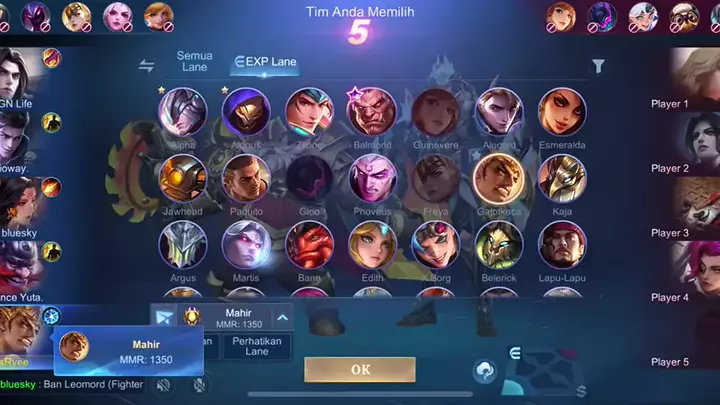Select the EXP Lane tab
The height and width of the screenshot is (405, 720).
(x=265, y=62)
